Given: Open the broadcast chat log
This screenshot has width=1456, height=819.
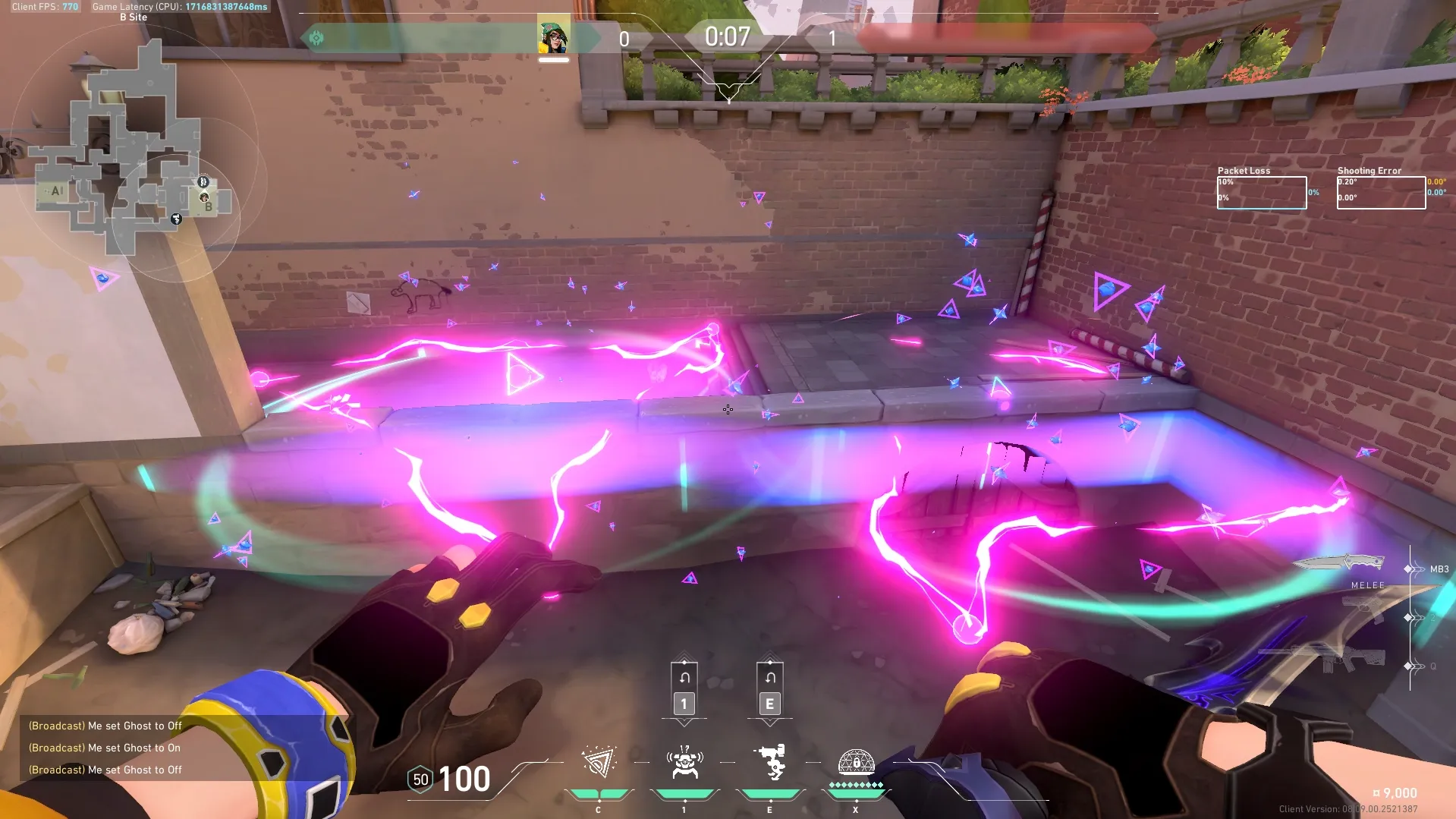Looking at the screenshot, I should [105, 748].
